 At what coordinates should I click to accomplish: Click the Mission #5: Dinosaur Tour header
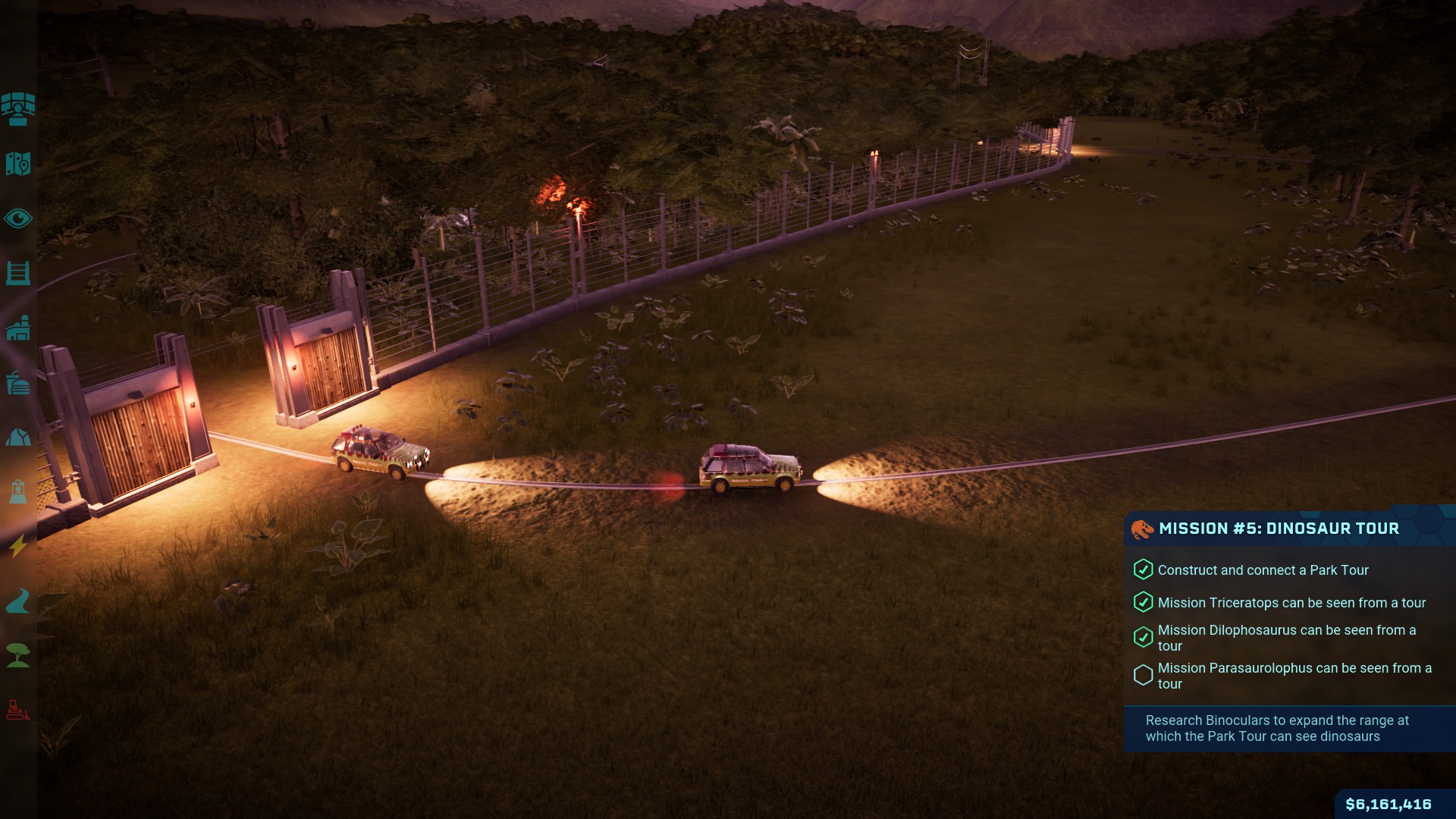(x=1279, y=529)
